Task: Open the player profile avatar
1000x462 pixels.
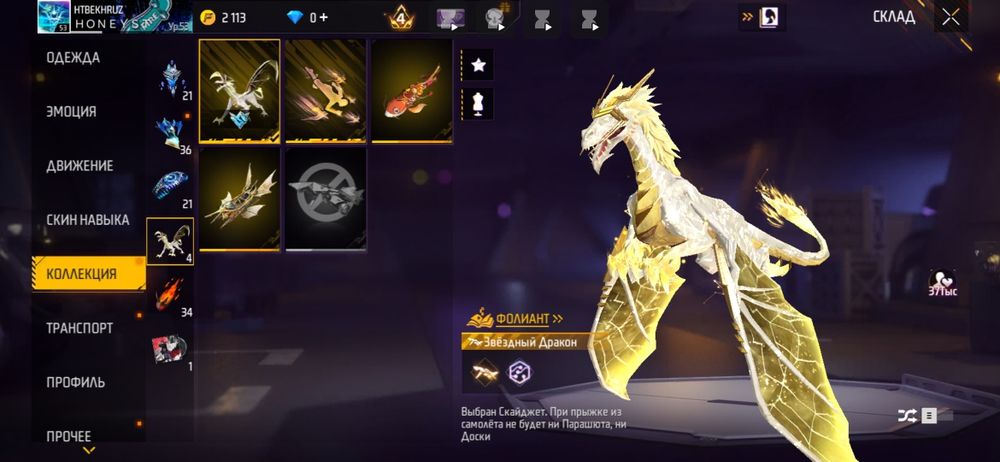Action: click(55, 15)
